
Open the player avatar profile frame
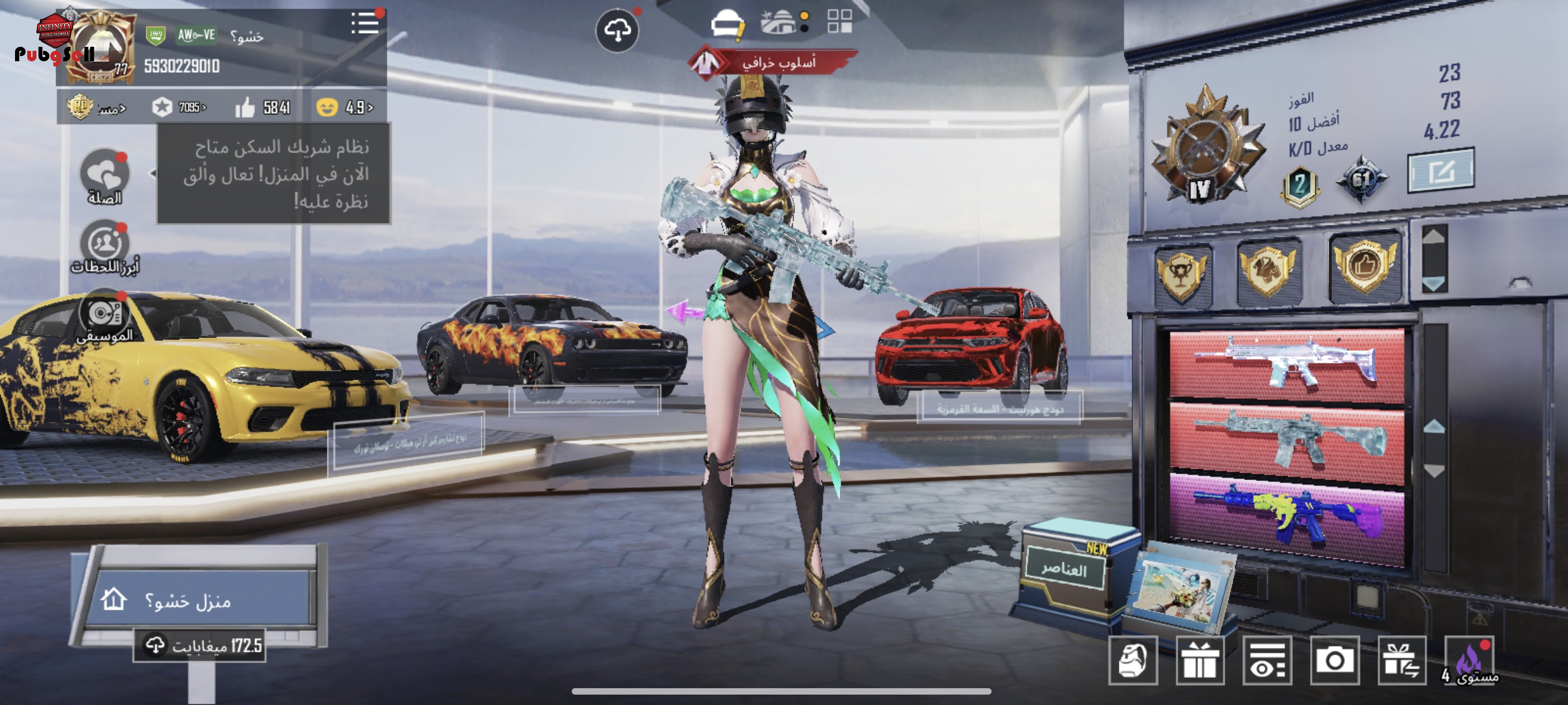(x=101, y=47)
